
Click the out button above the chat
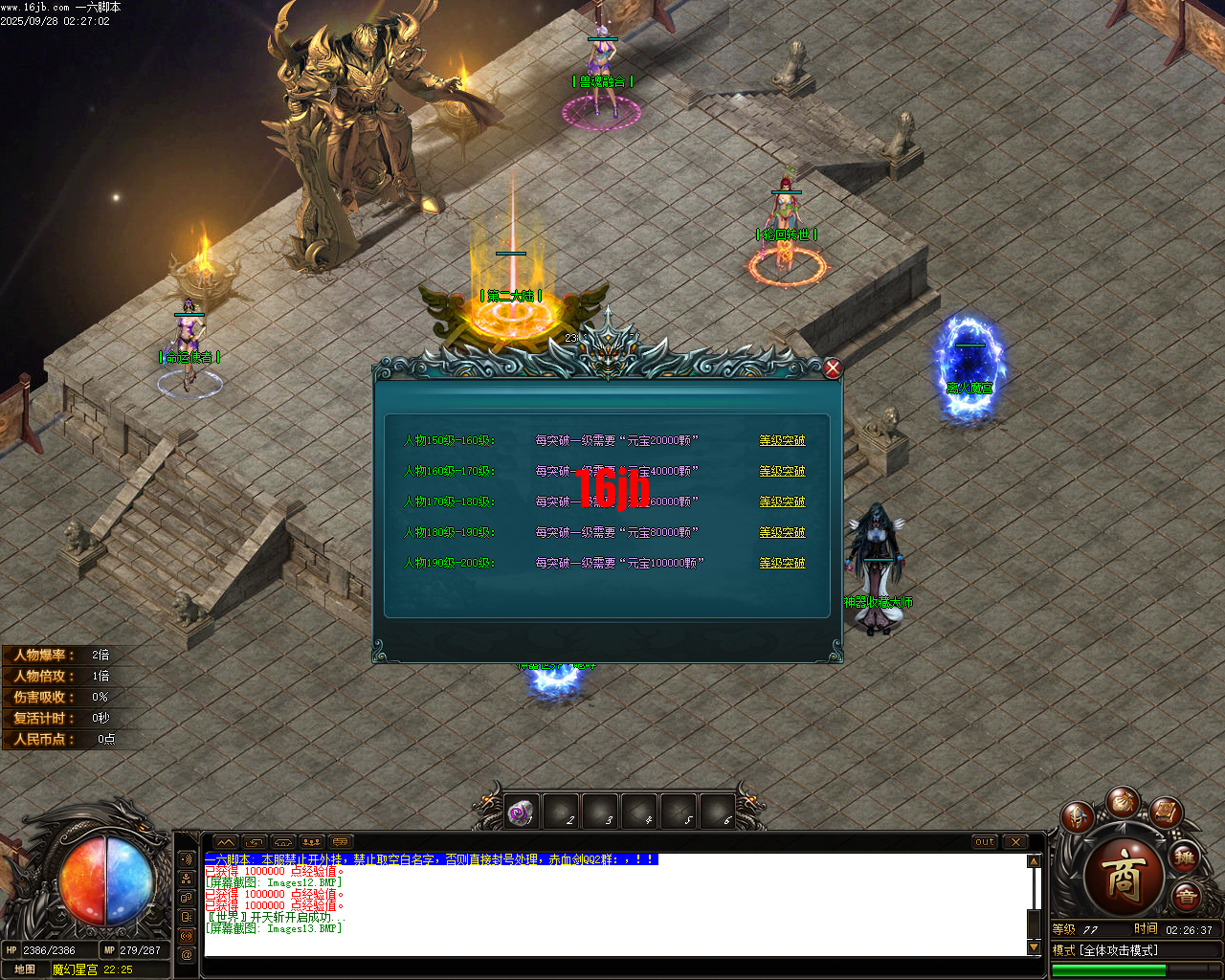pyautogui.click(x=984, y=842)
